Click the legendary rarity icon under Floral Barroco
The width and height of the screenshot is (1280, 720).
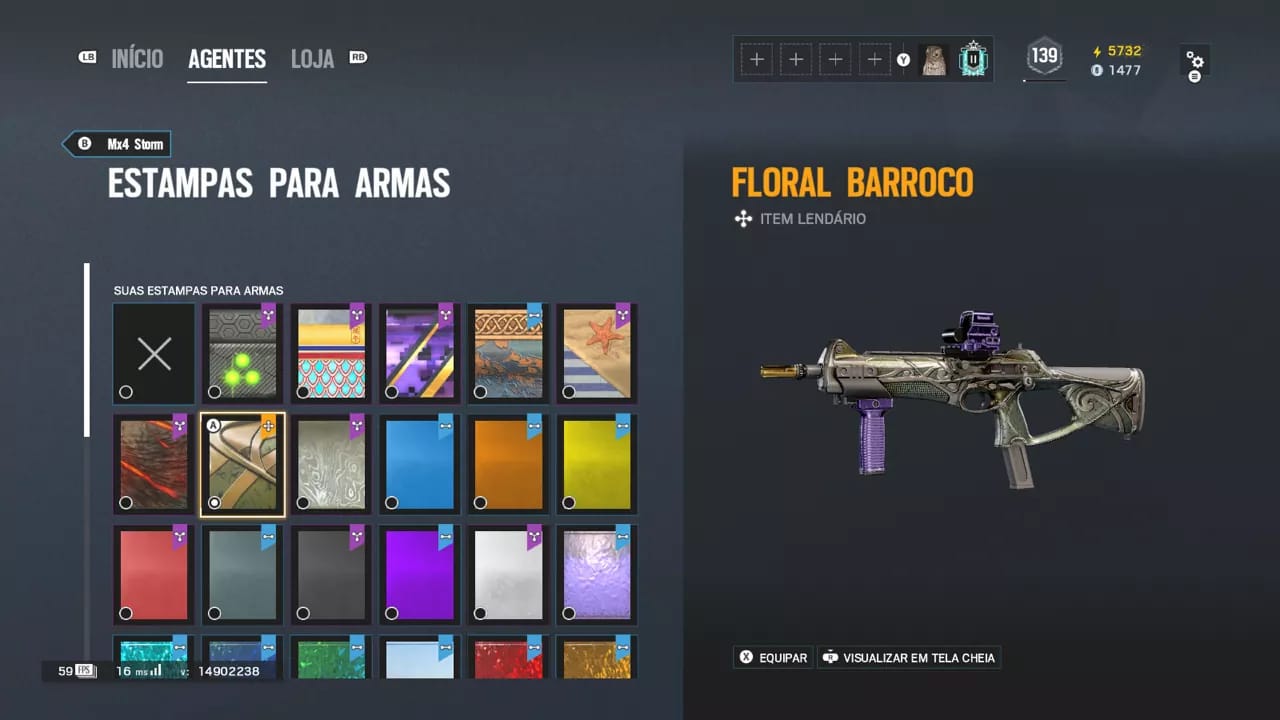[x=743, y=218]
